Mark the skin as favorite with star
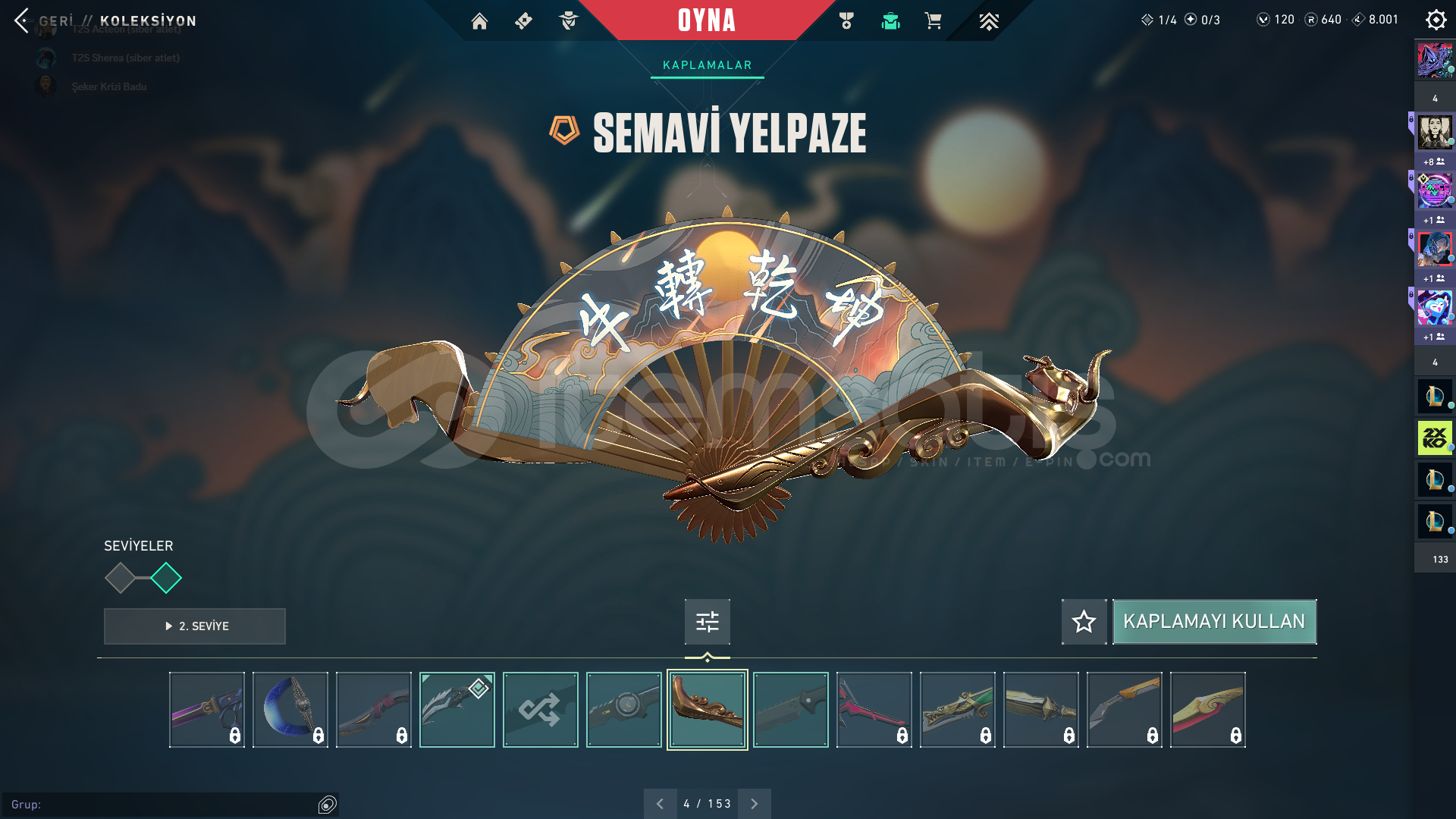Image resolution: width=1456 pixels, height=819 pixels. (1084, 622)
